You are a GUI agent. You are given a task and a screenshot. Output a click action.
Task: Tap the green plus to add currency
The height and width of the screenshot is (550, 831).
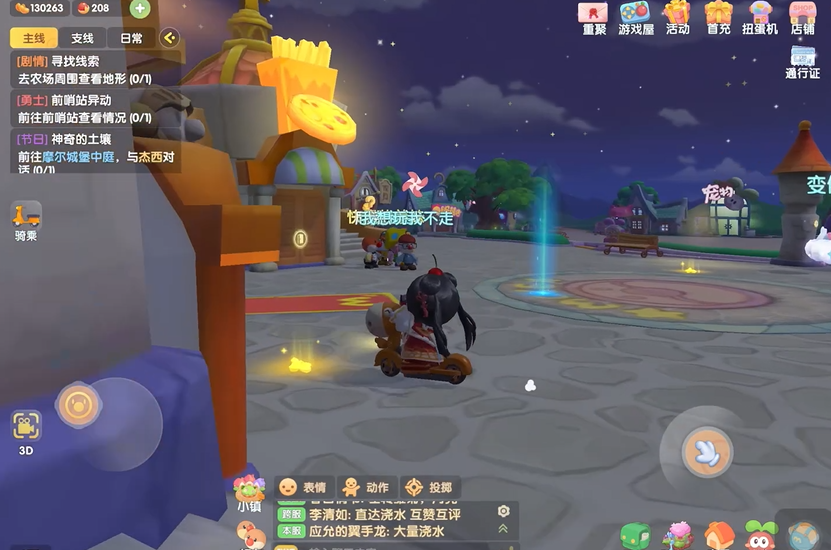(x=139, y=9)
